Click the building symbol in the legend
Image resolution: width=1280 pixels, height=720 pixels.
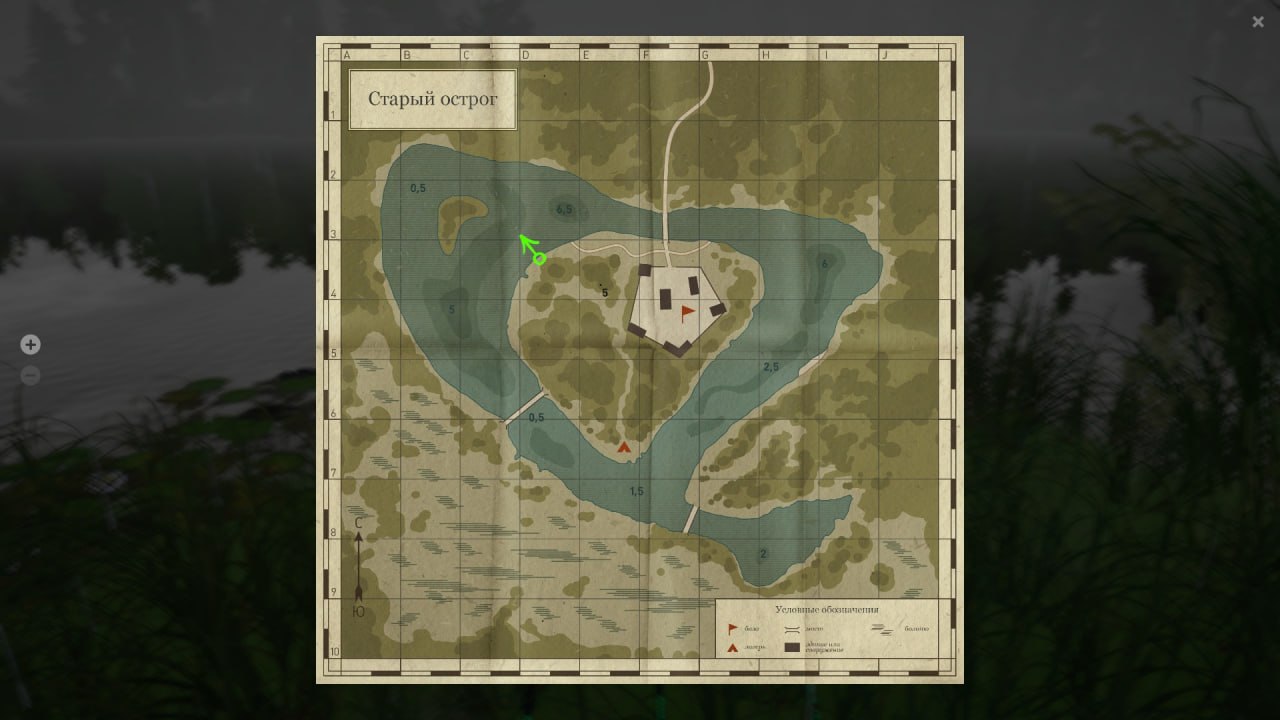(793, 647)
